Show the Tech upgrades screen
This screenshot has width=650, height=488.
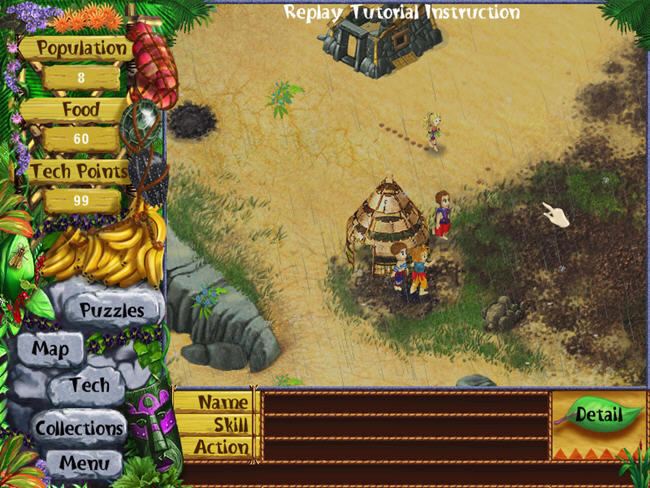tap(90, 385)
